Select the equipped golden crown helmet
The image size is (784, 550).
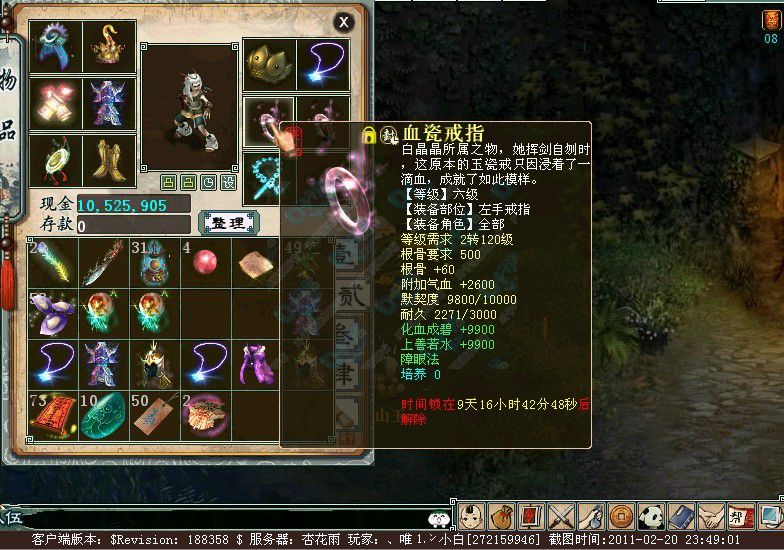tap(269, 63)
